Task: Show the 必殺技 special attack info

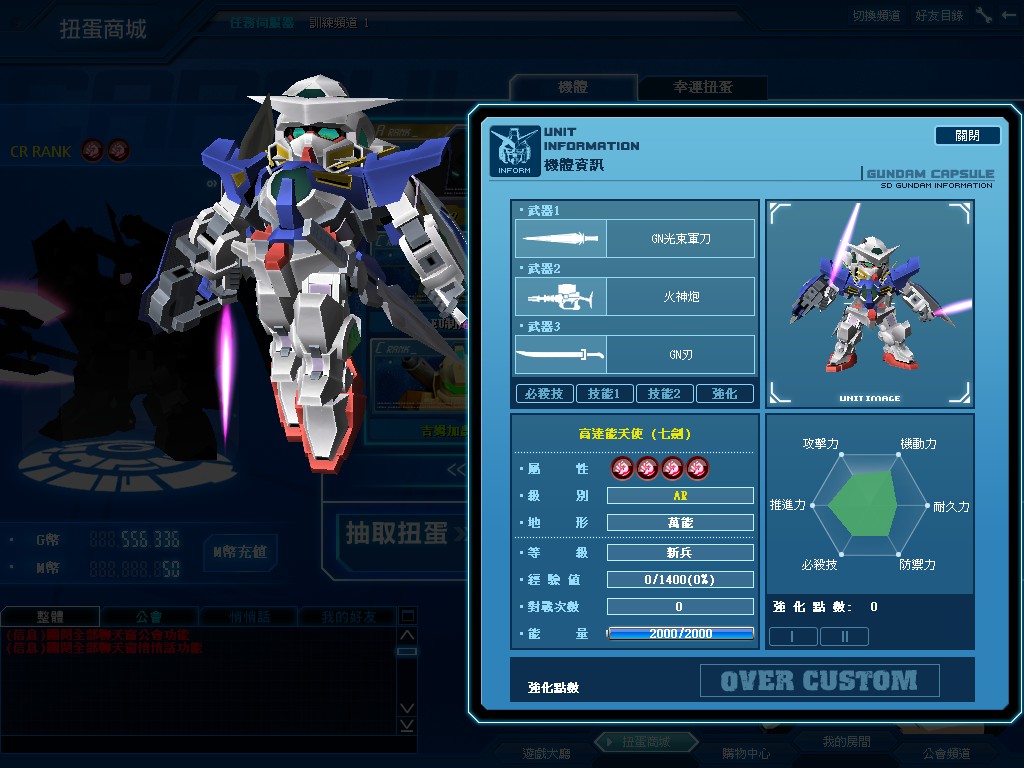Action: (x=544, y=394)
